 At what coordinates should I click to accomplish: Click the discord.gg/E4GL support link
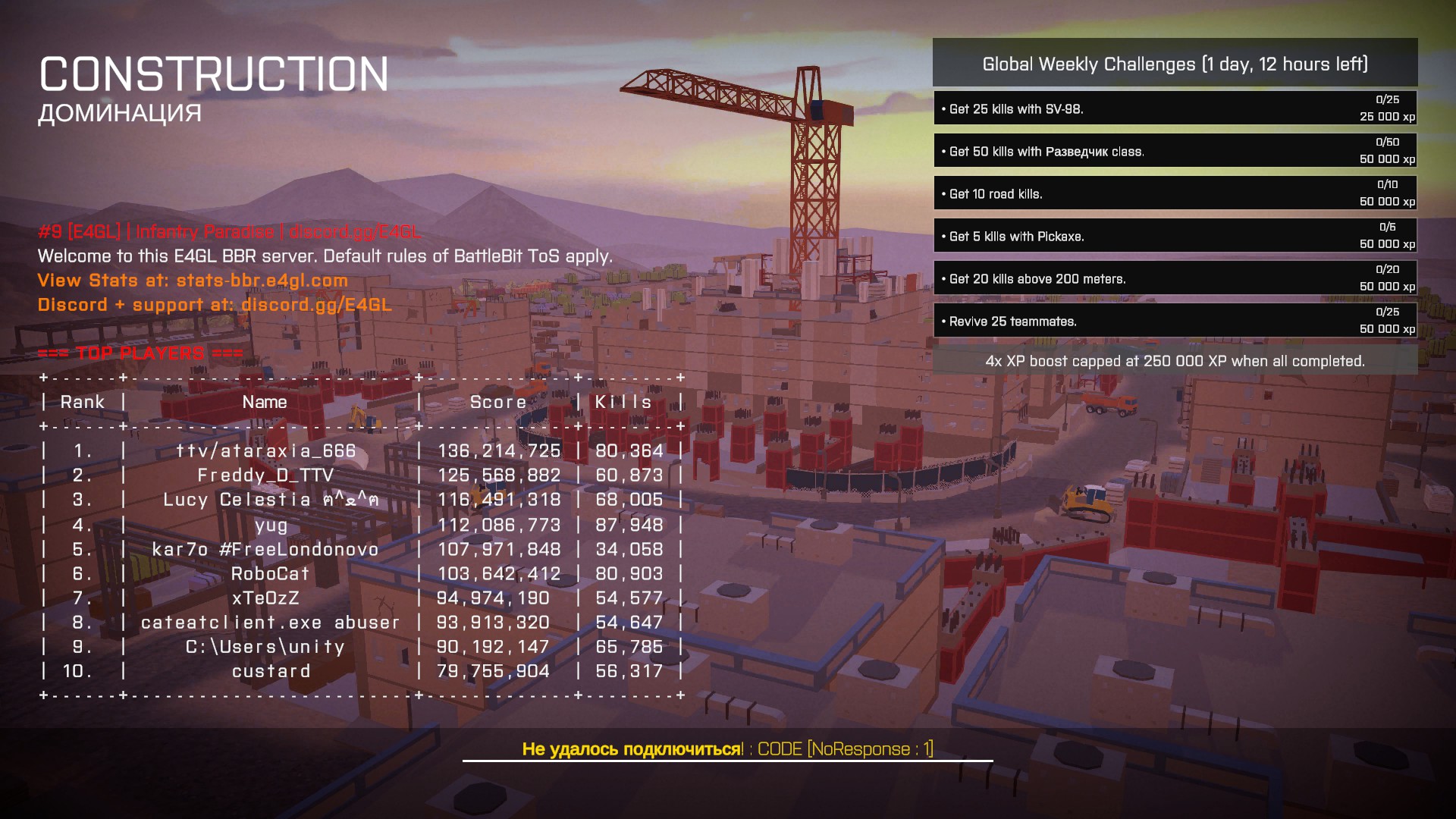[x=316, y=305]
